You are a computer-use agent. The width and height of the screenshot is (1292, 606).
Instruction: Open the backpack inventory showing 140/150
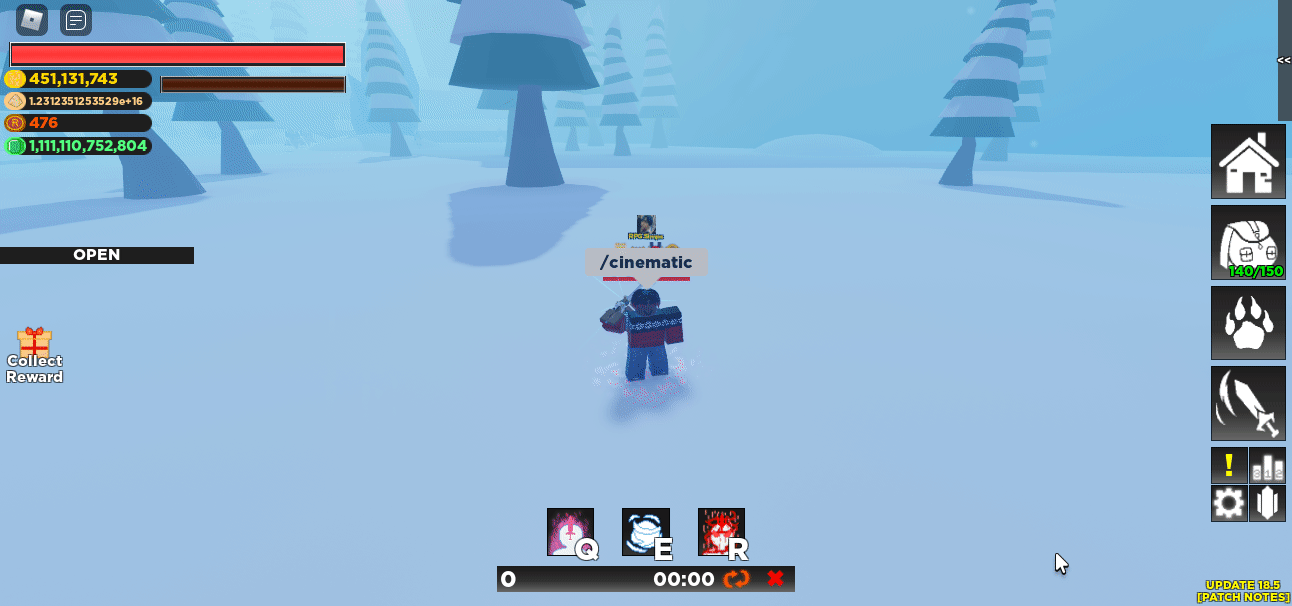[x=1248, y=243]
